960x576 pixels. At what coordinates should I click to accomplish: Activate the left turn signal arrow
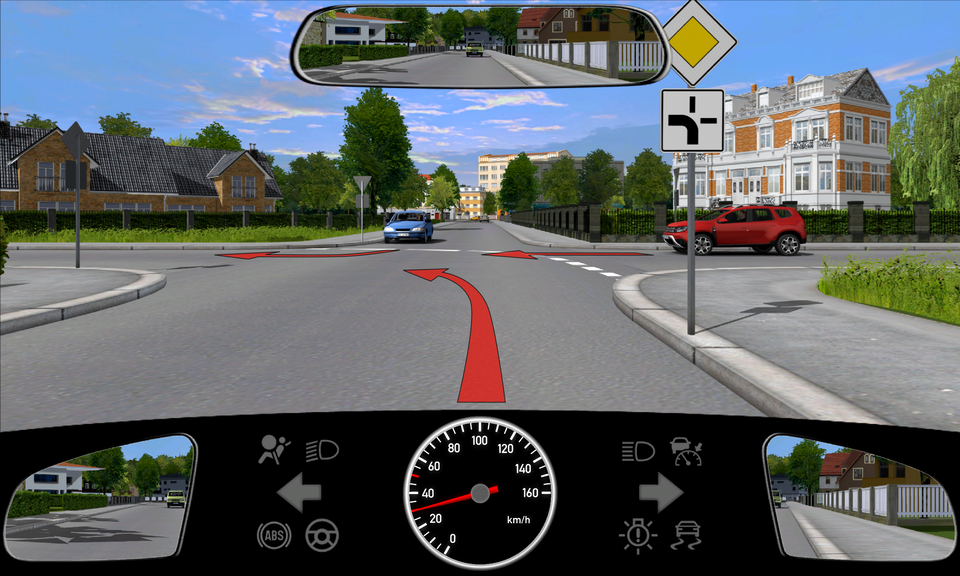(299, 492)
